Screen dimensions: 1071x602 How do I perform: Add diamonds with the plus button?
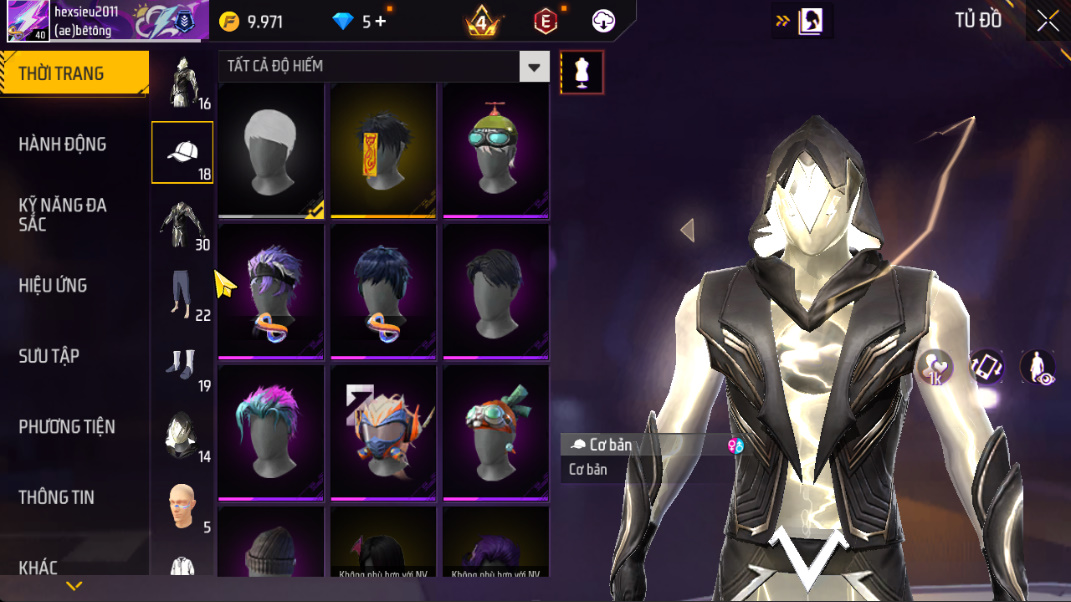tap(381, 22)
